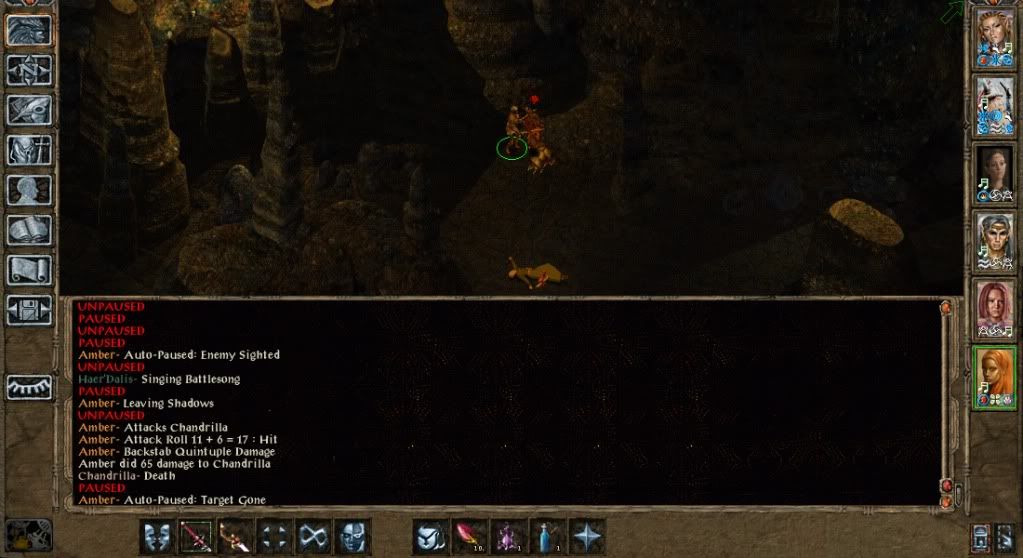Select the red sword weapon slot
The width and height of the screenshot is (1023, 558).
pyautogui.click(x=196, y=536)
